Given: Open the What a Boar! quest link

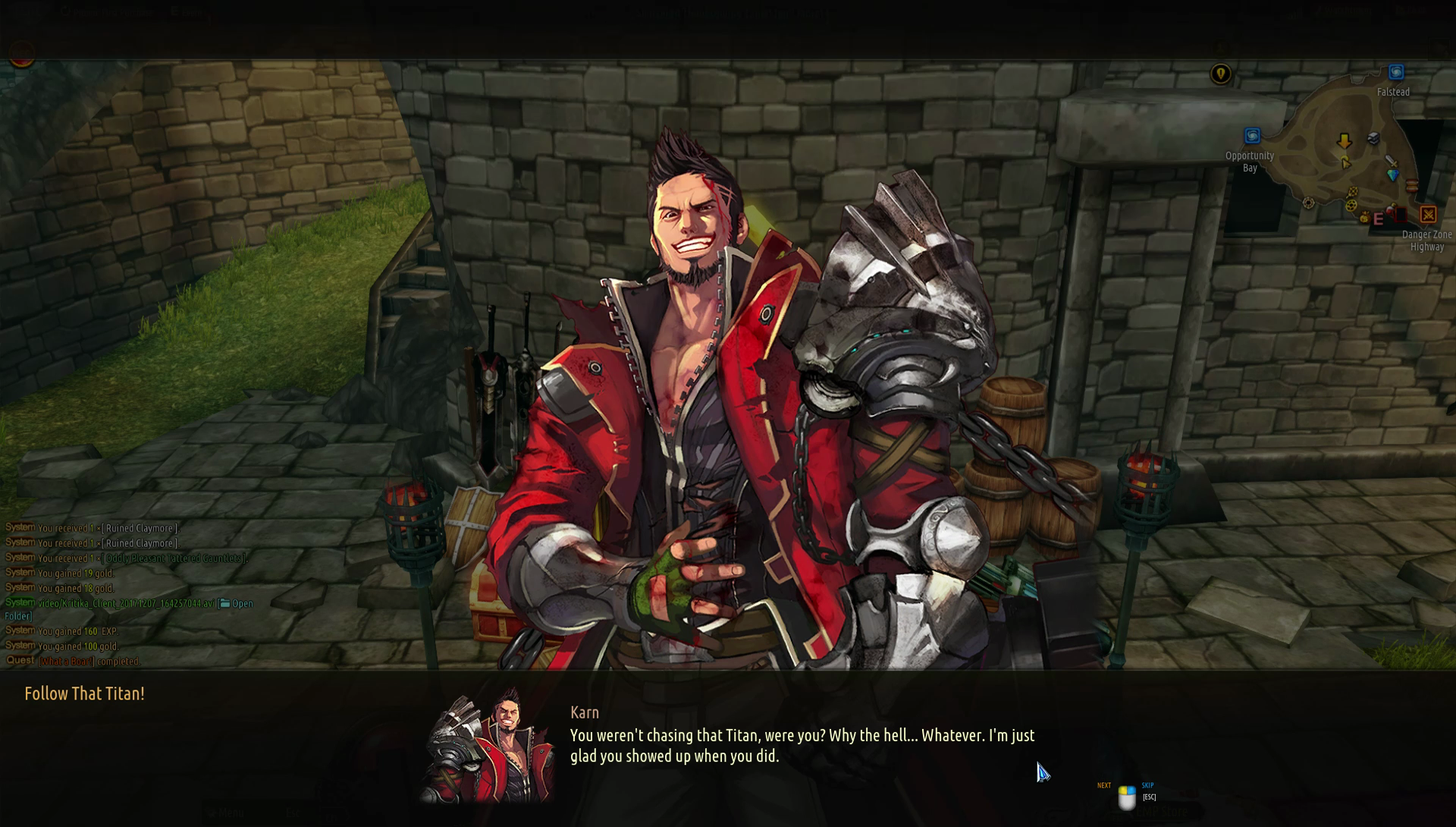Looking at the screenshot, I should tap(66, 662).
